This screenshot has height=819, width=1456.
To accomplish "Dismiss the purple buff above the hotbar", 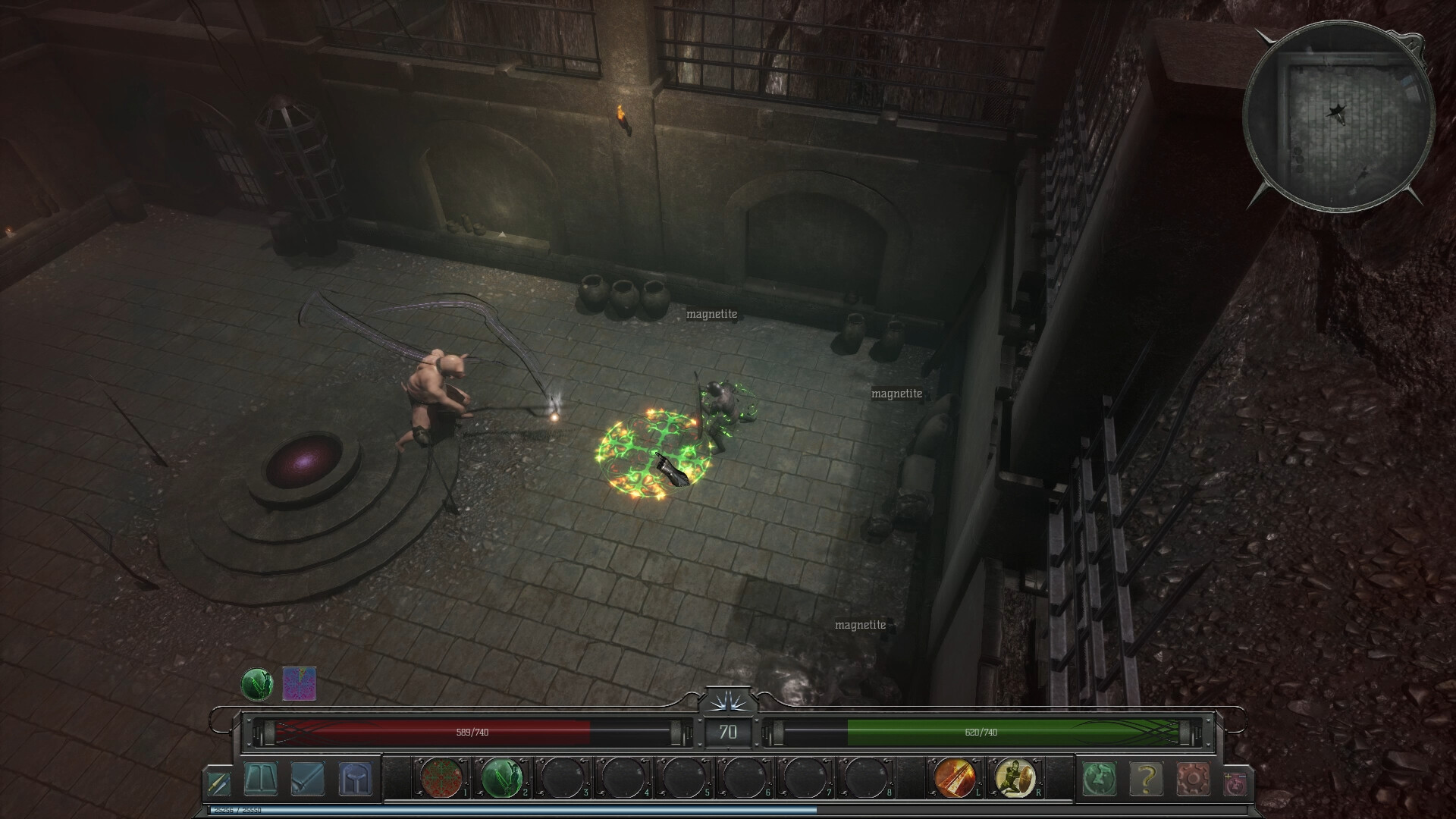I will pyautogui.click(x=298, y=681).
